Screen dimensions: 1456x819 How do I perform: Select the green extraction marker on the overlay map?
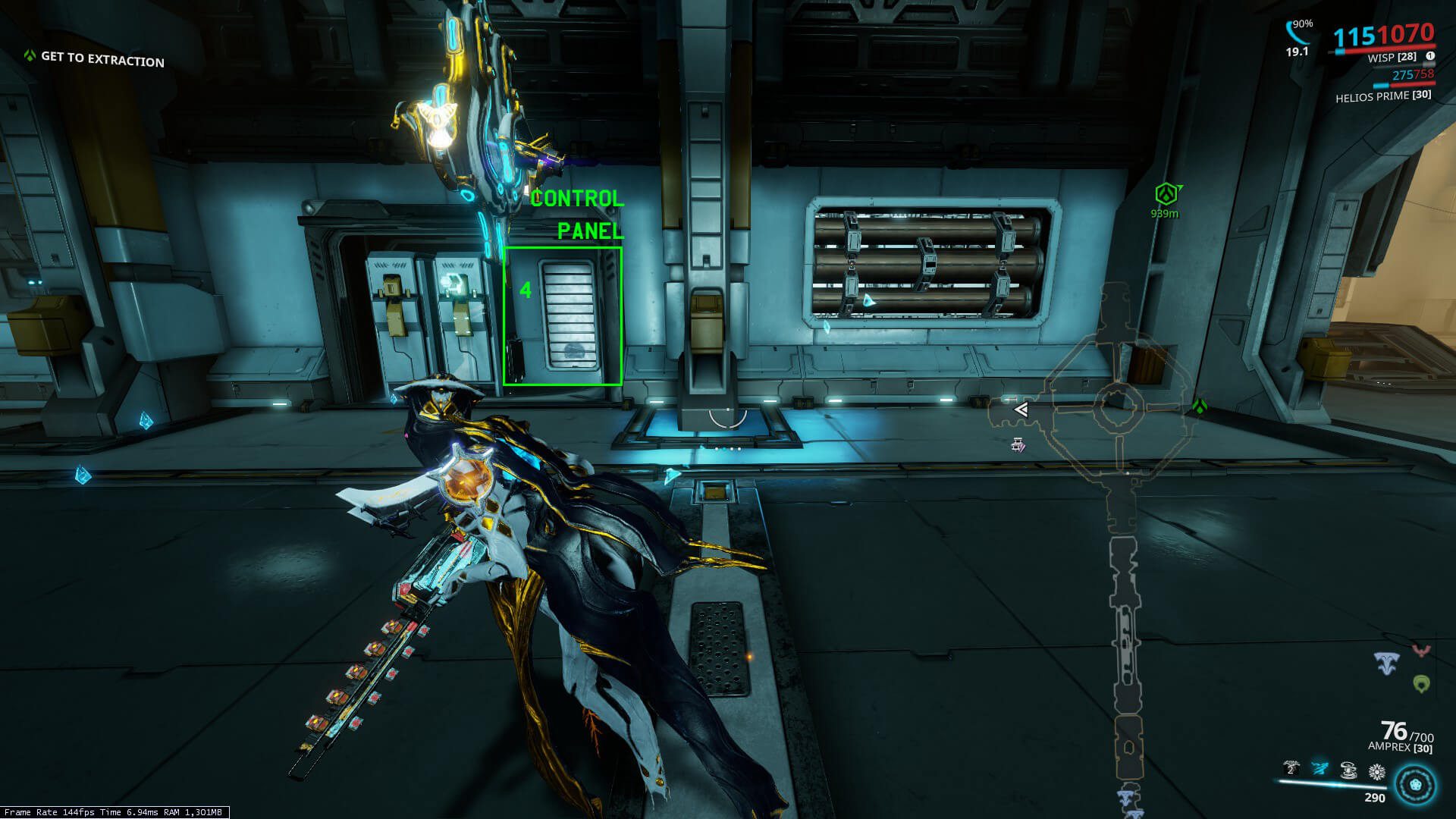(1199, 407)
